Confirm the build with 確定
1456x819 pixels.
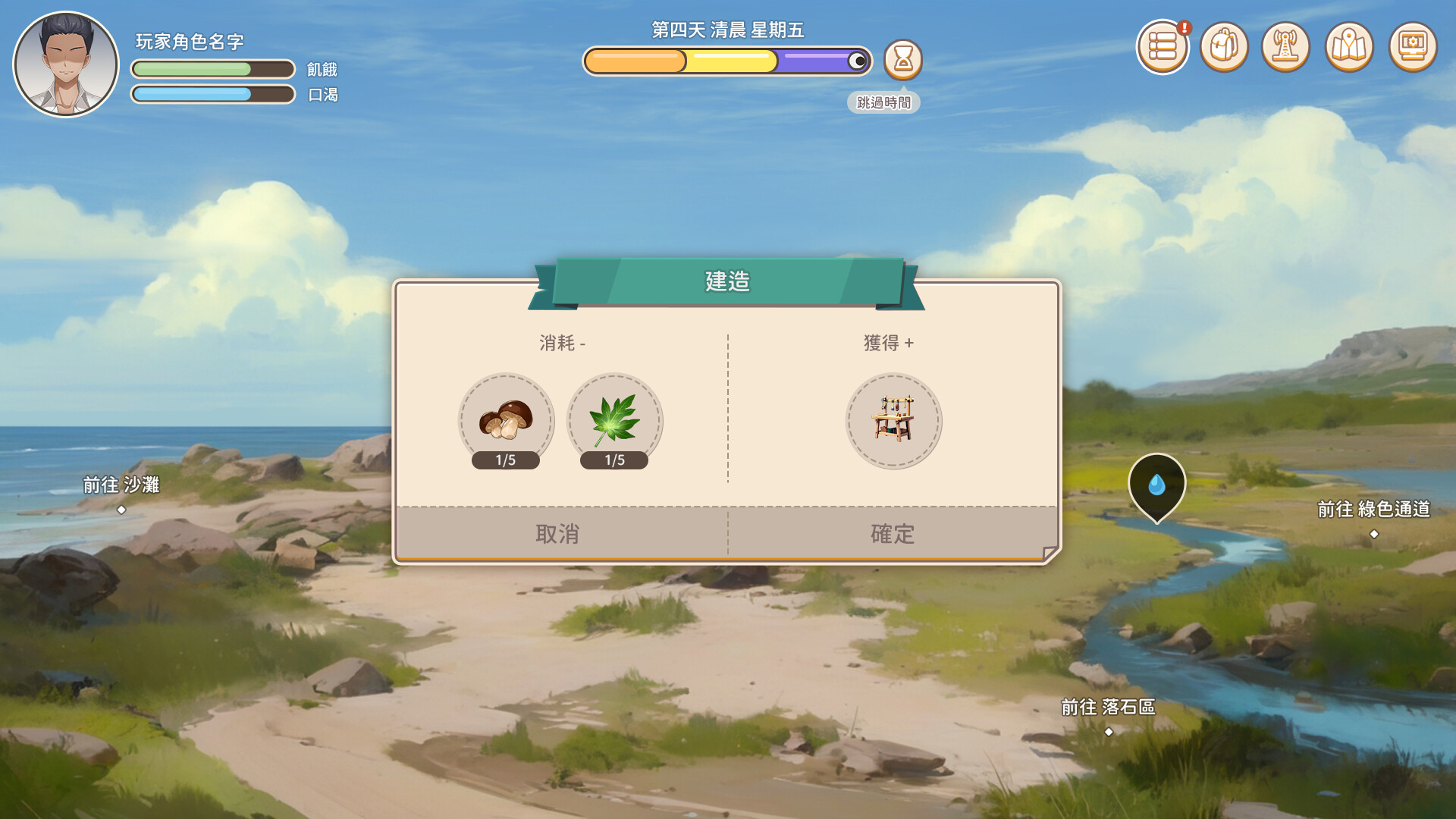point(893,534)
